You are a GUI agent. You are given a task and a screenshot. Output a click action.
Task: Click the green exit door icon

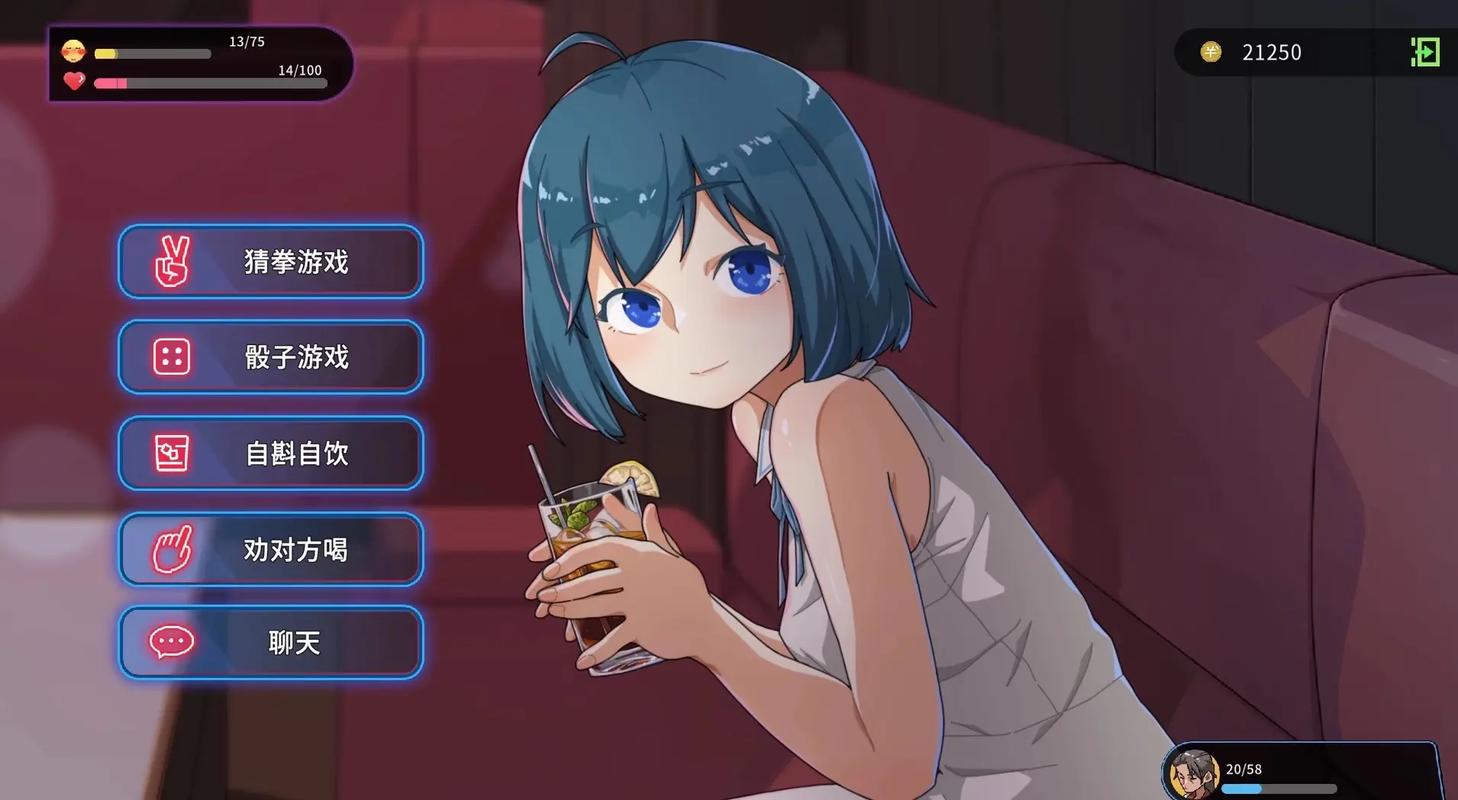click(x=1425, y=52)
